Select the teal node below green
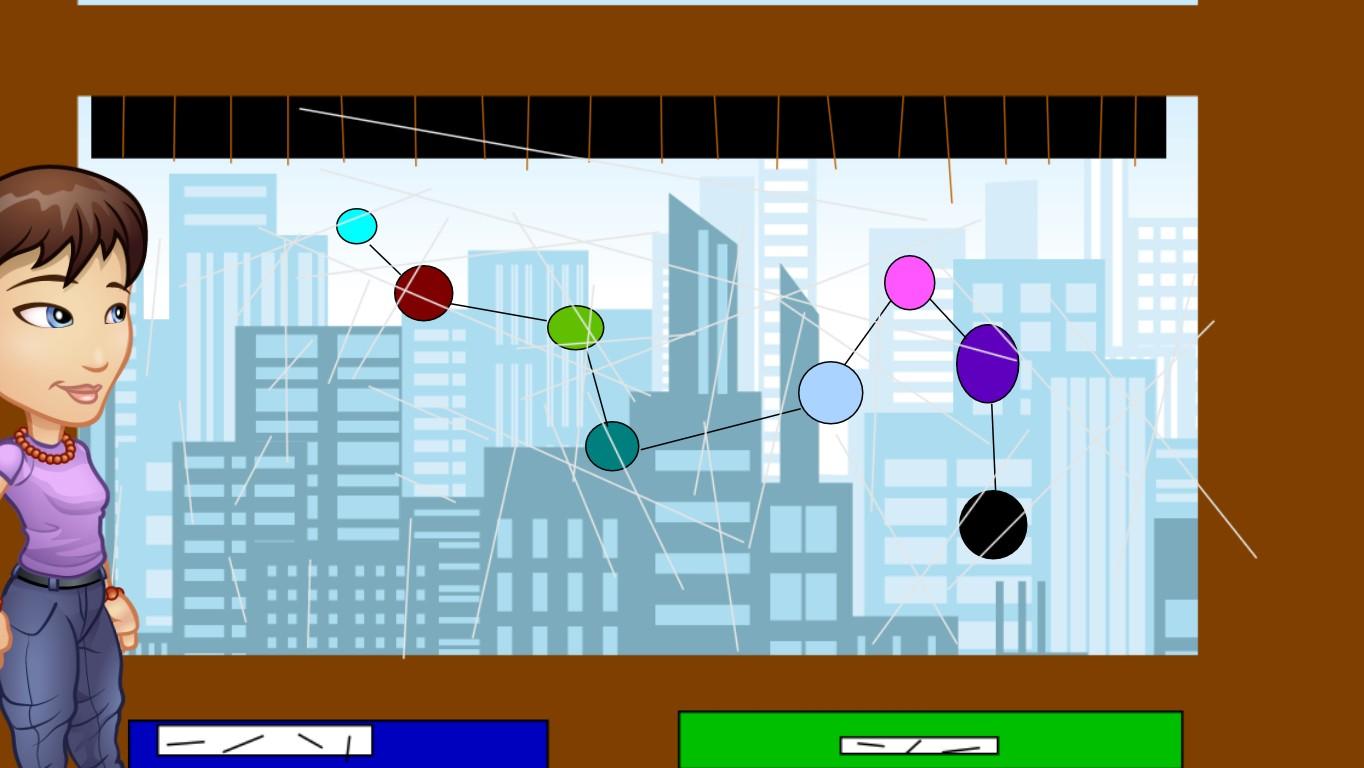This screenshot has height=768, width=1364. pos(611,446)
